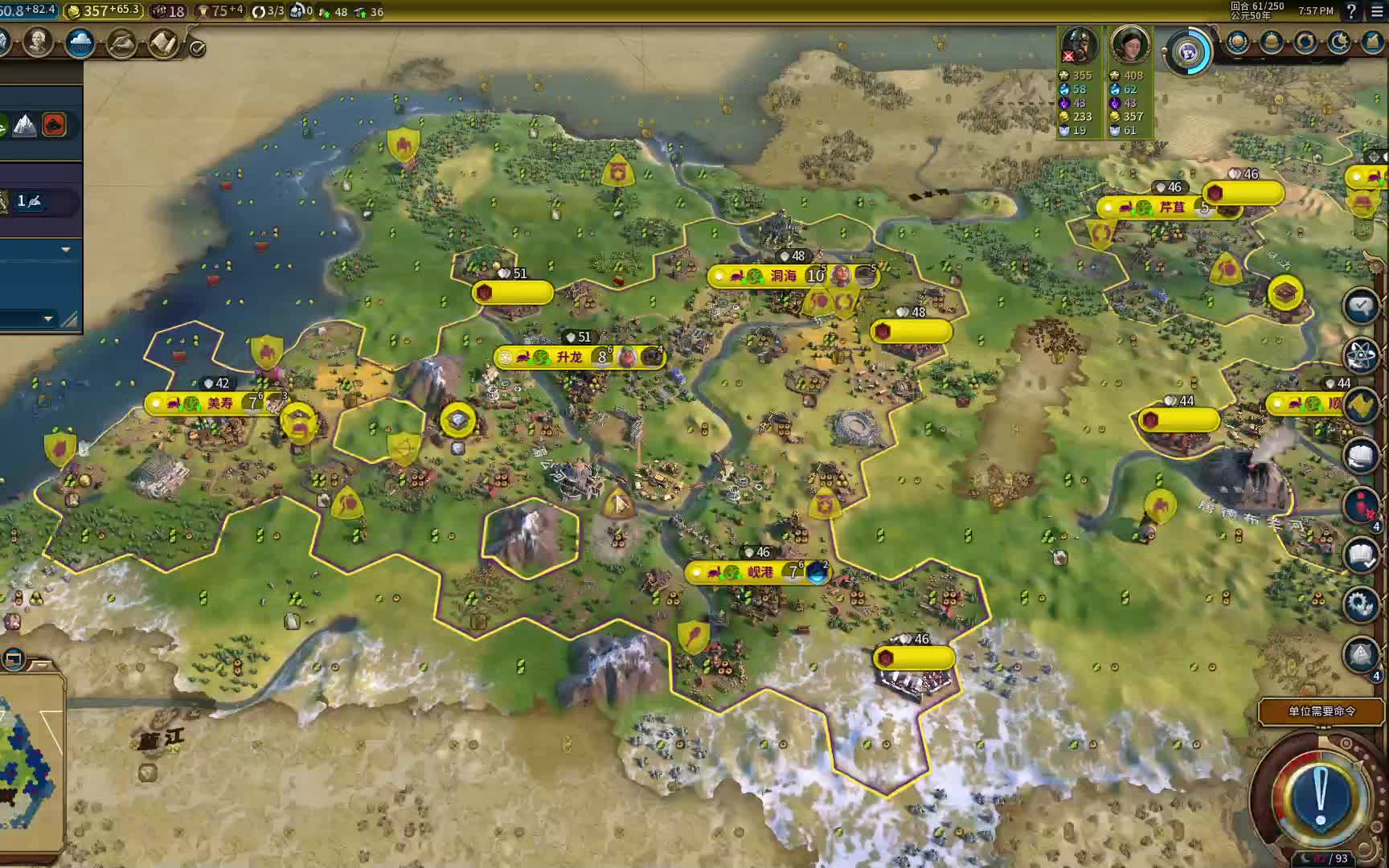Open the great people bust panel
The image size is (1389, 868).
(x=37, y=43)
